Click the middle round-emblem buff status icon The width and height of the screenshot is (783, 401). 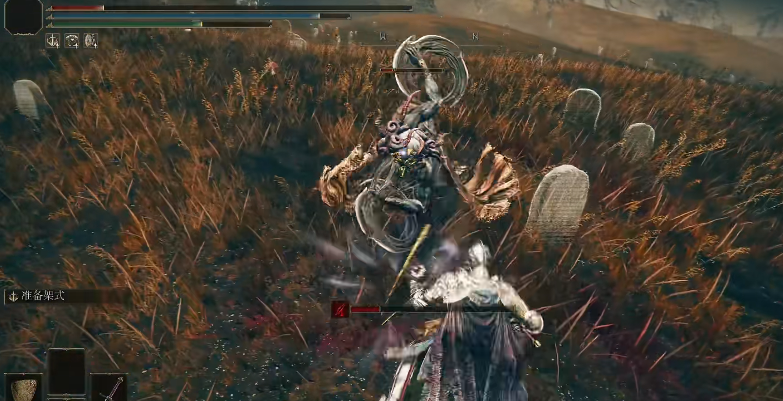(x=72, y=41)
